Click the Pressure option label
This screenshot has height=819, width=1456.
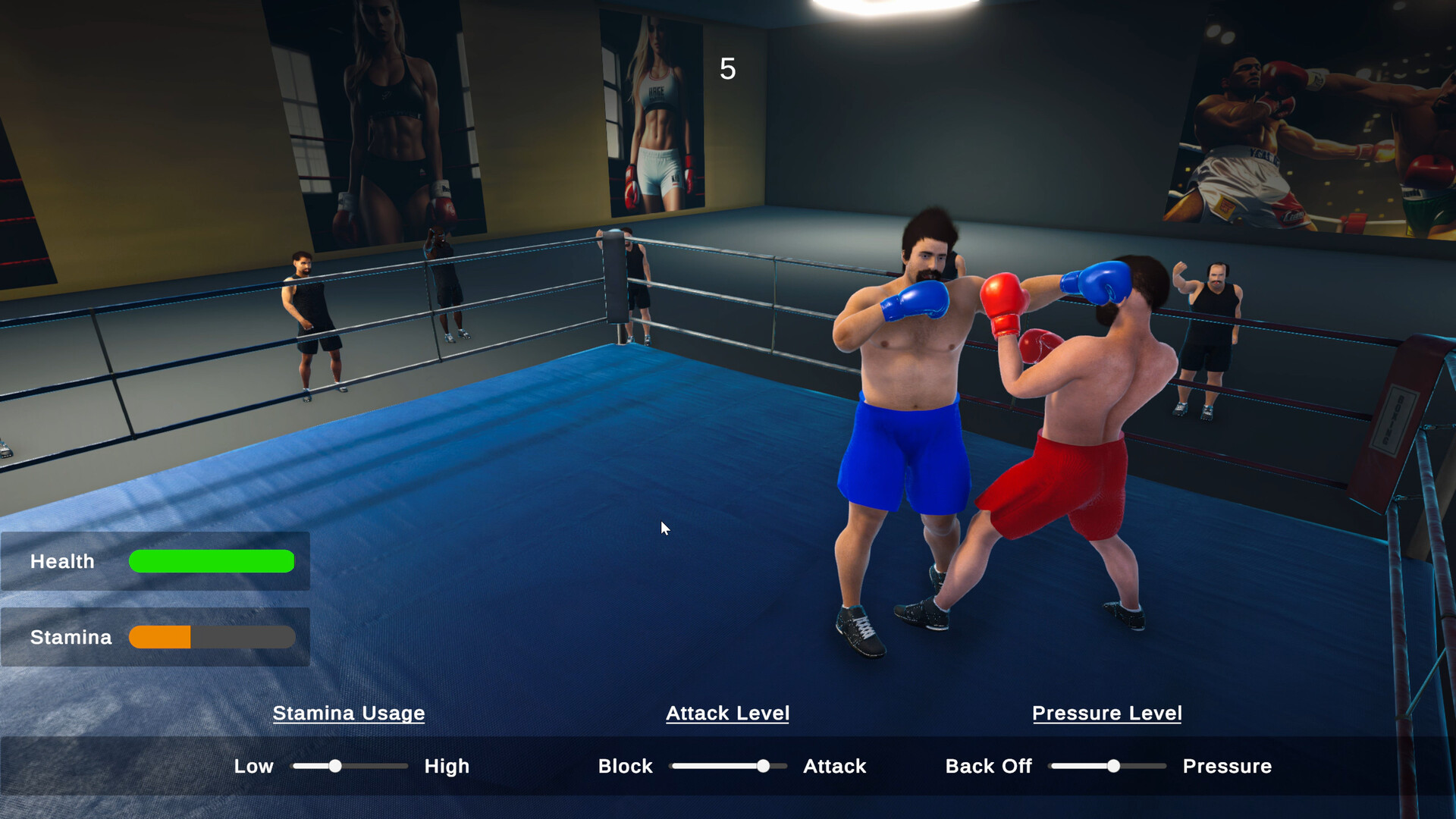pyautogui.click(x=1228, y=766)
